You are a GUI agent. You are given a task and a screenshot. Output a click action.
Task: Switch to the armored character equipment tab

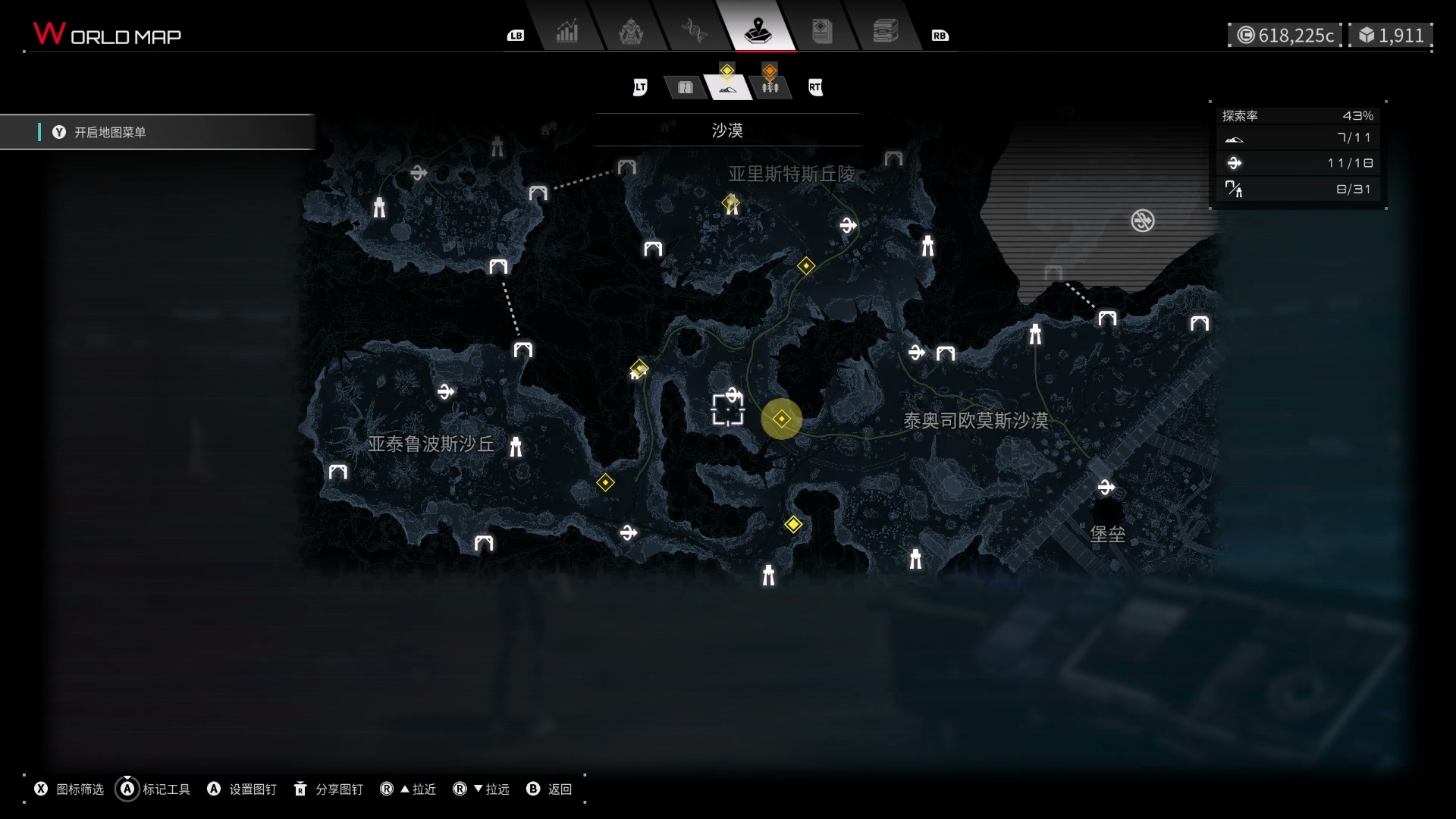click(631, 32)
